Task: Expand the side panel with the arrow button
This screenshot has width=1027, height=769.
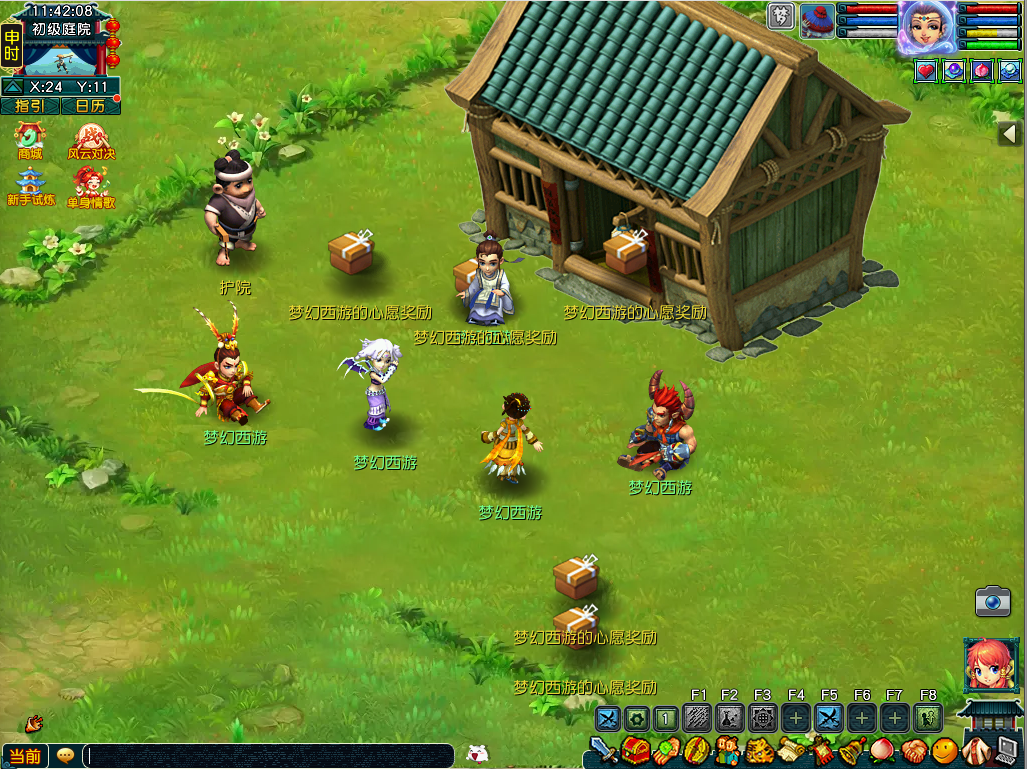Action: point(1011,134)
